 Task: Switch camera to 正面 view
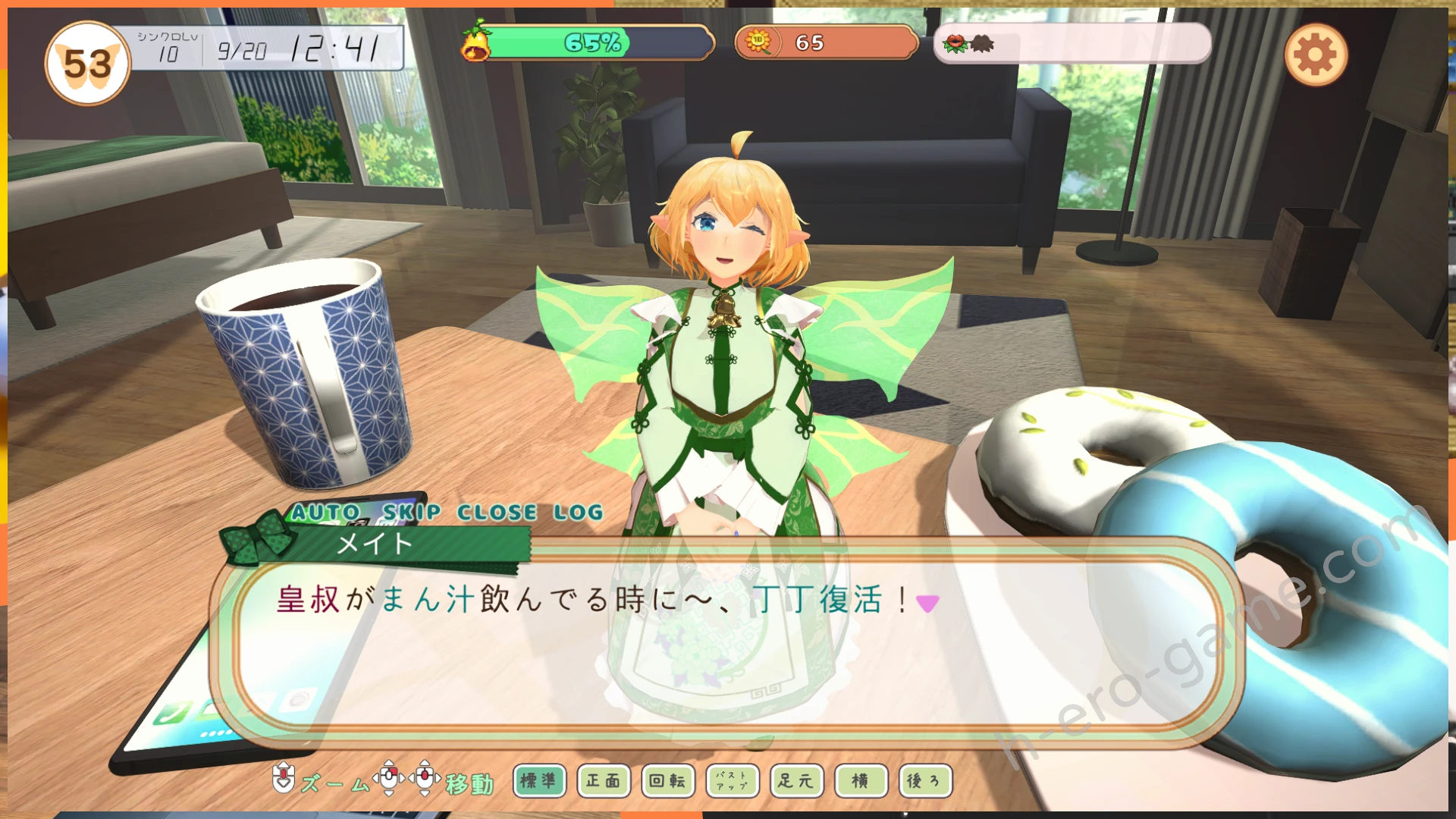click(604, 780)
